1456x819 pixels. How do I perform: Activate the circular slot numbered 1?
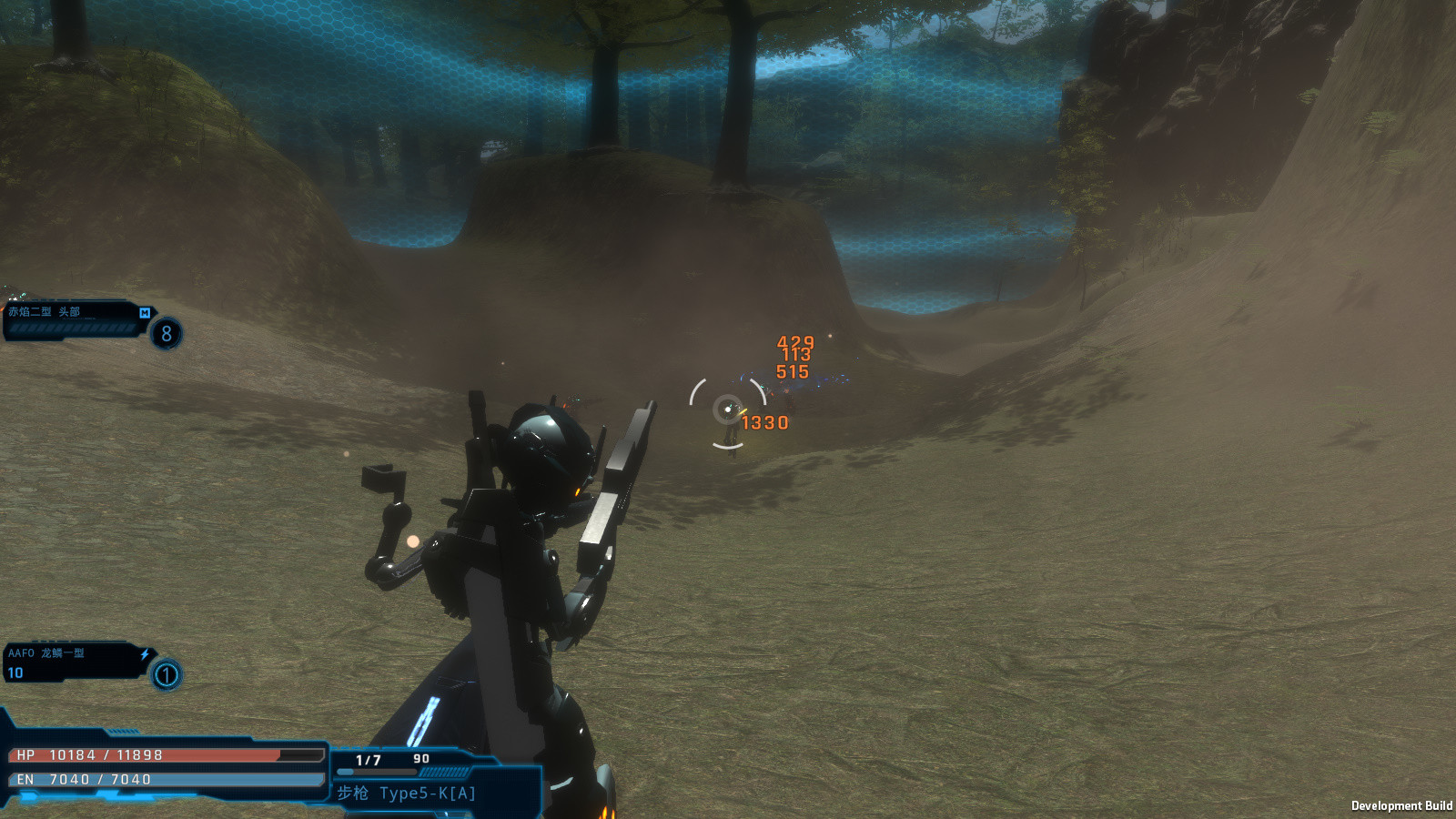[x=167, y=675]
